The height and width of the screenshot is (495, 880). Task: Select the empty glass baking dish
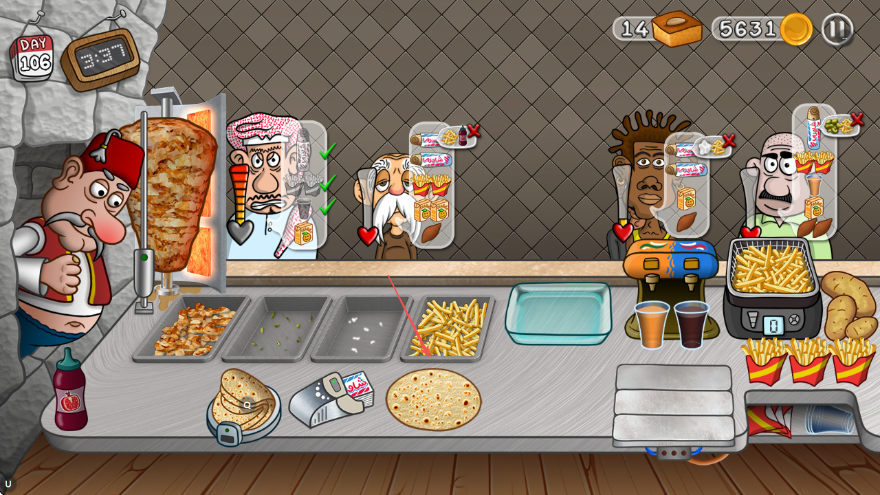click(x=558, y=312)
